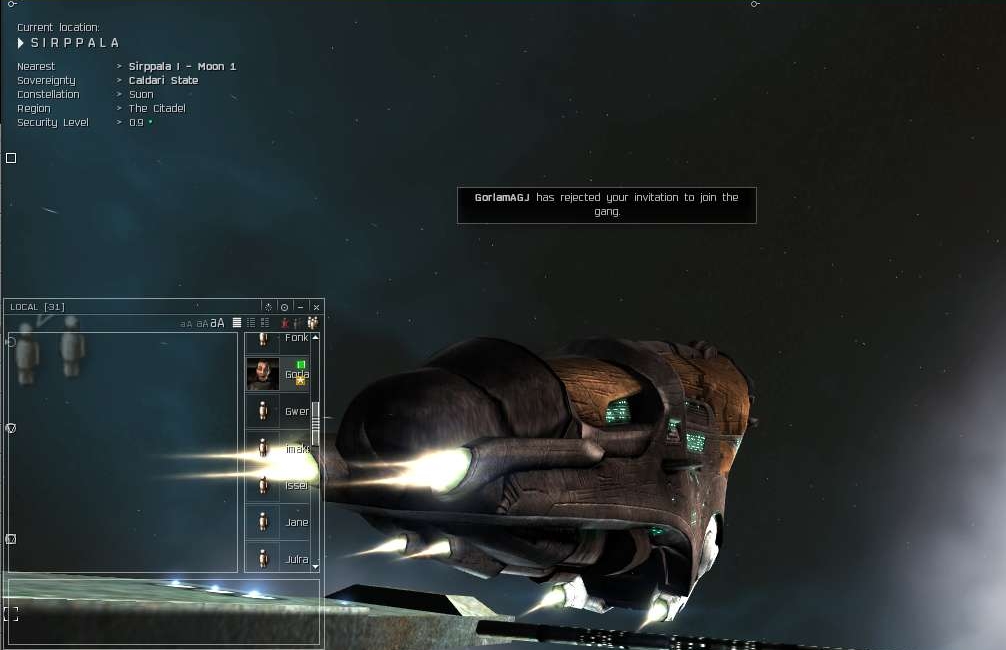Select the Jane player row
Viewport: 1006px width, 650px height.
(x=280, y=522)
